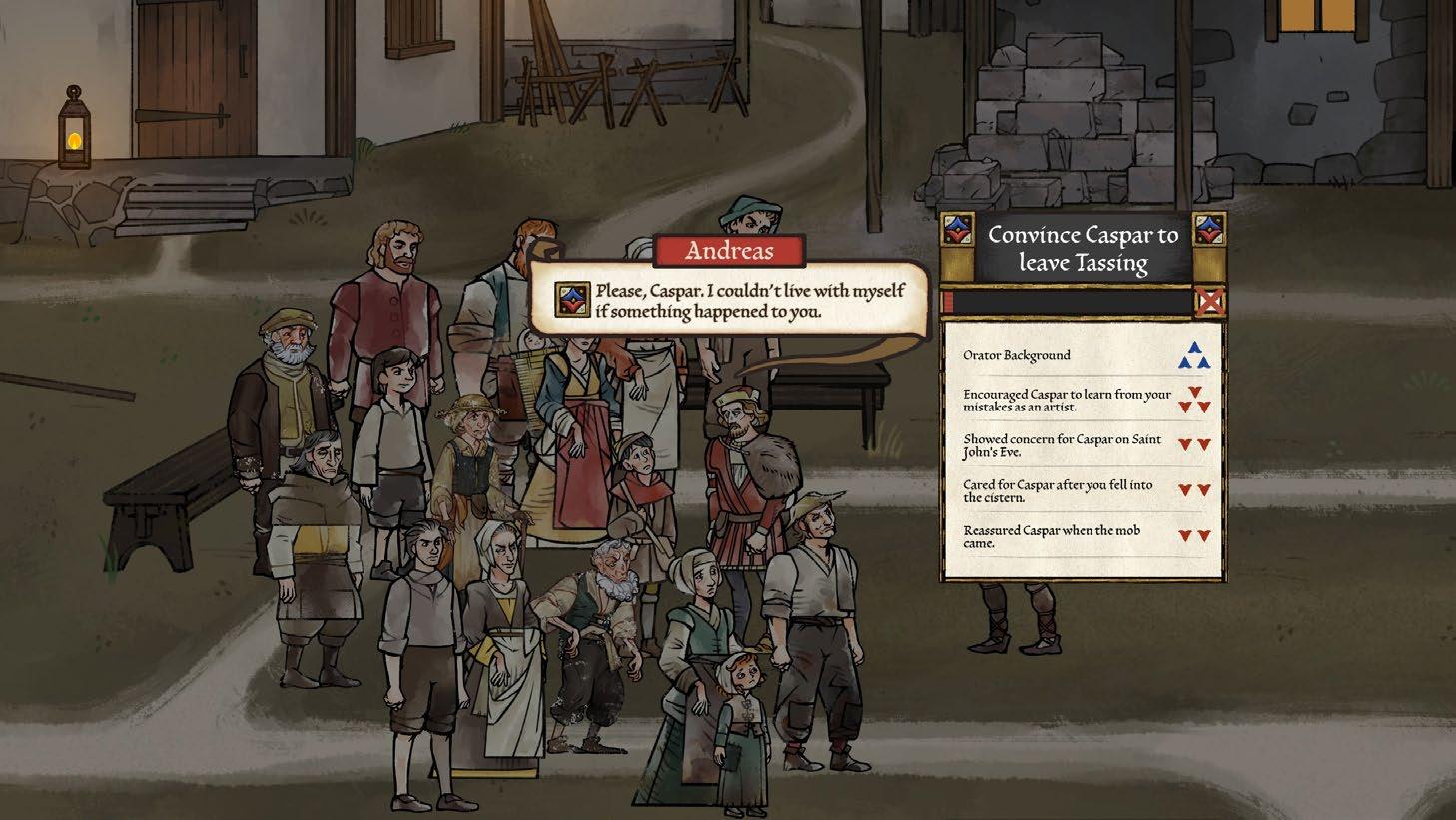
Task: Click the persuasion icon beside Andreas's line
Action: [572, 299]
